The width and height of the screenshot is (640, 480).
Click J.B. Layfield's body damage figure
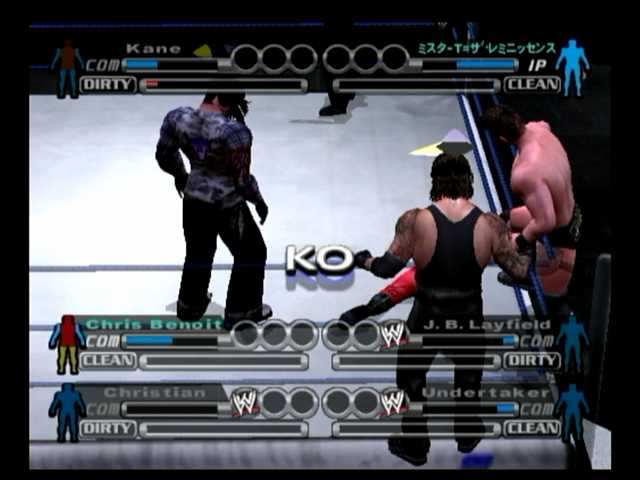coord(572,342)
